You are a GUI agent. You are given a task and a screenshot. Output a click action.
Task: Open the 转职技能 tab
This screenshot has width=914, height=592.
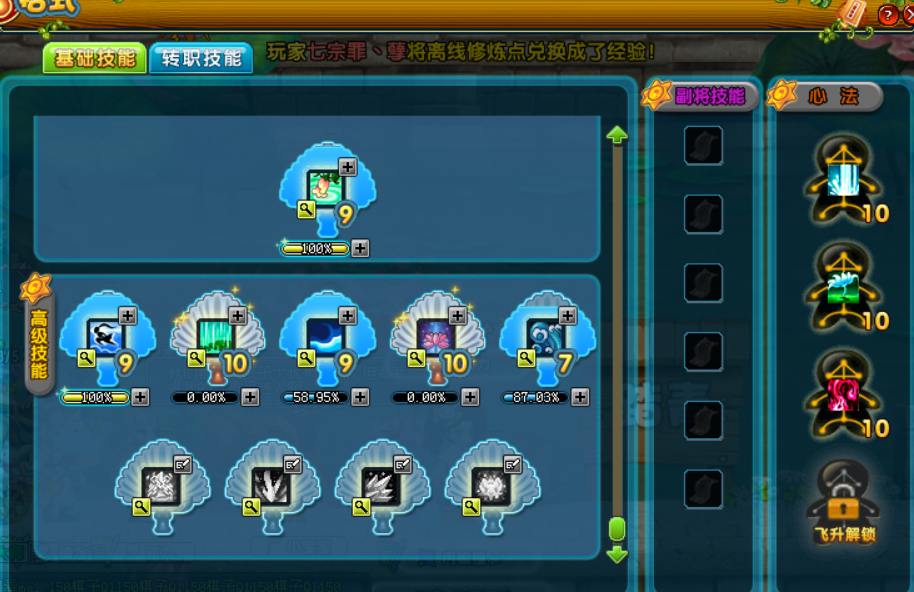click(201, 58)
